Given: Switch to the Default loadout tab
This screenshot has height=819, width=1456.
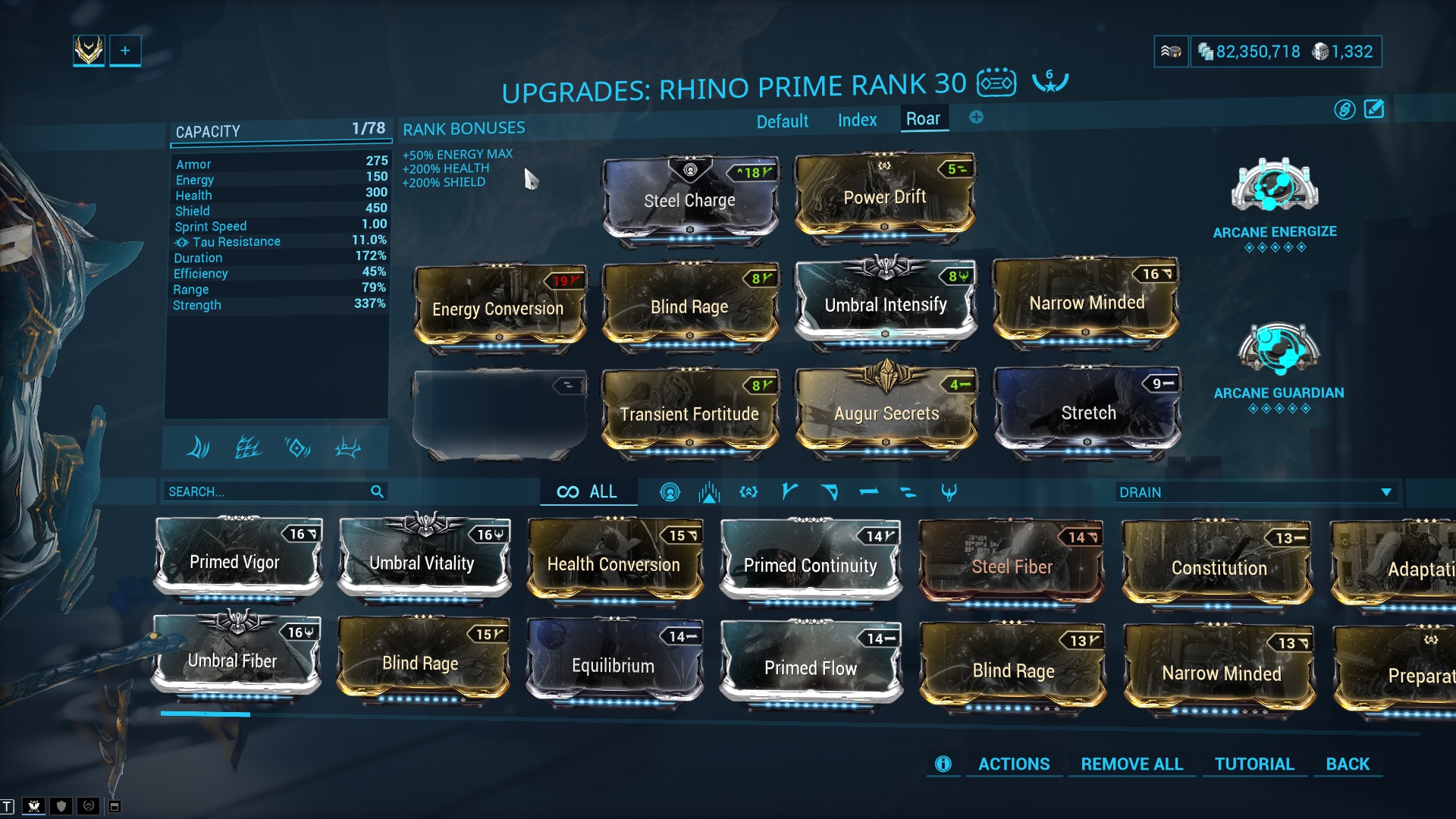Looking at the screenshot, I should point(782,121).
